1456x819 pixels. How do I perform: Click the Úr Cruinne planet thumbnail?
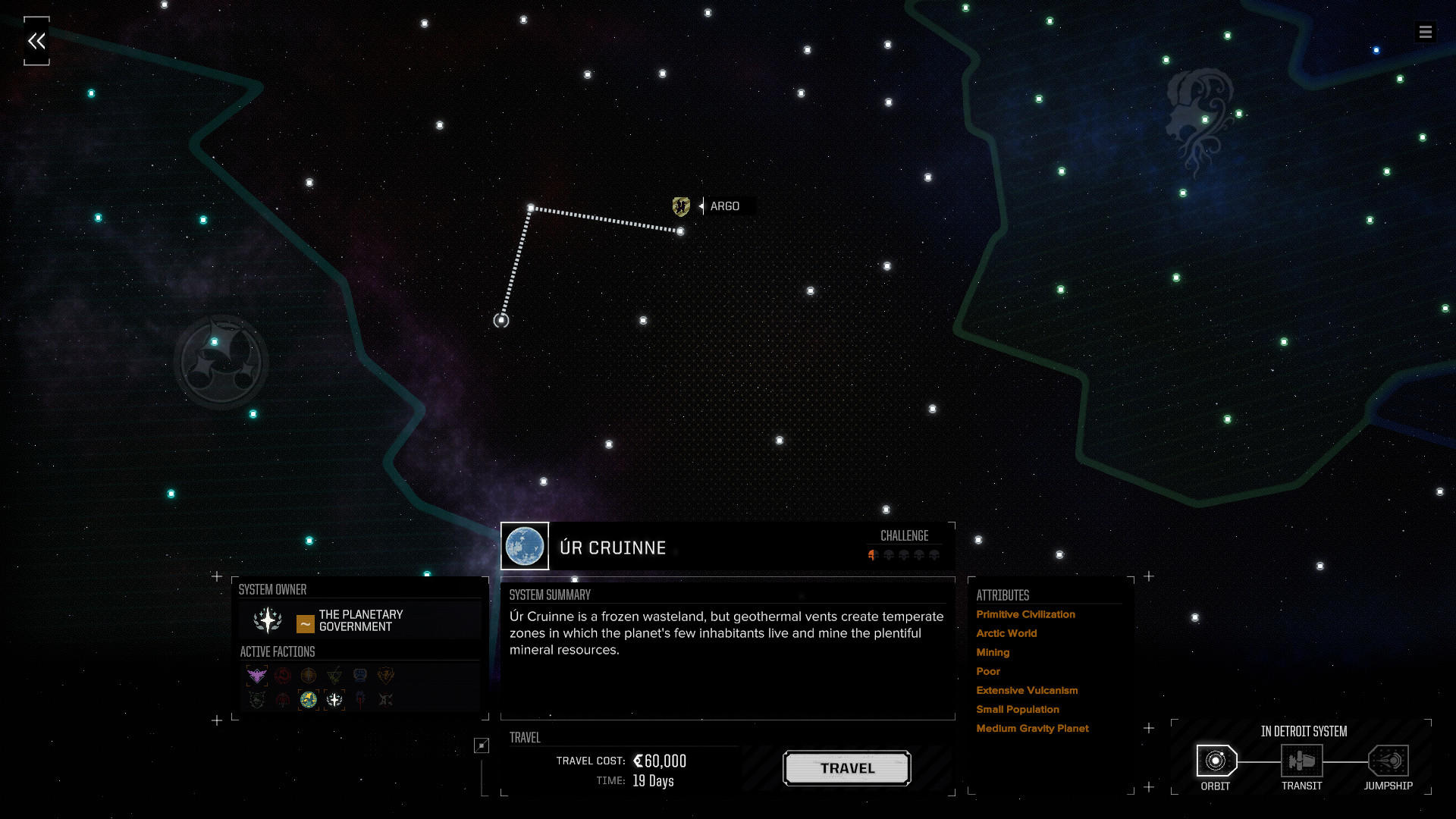tap(526, 546)
